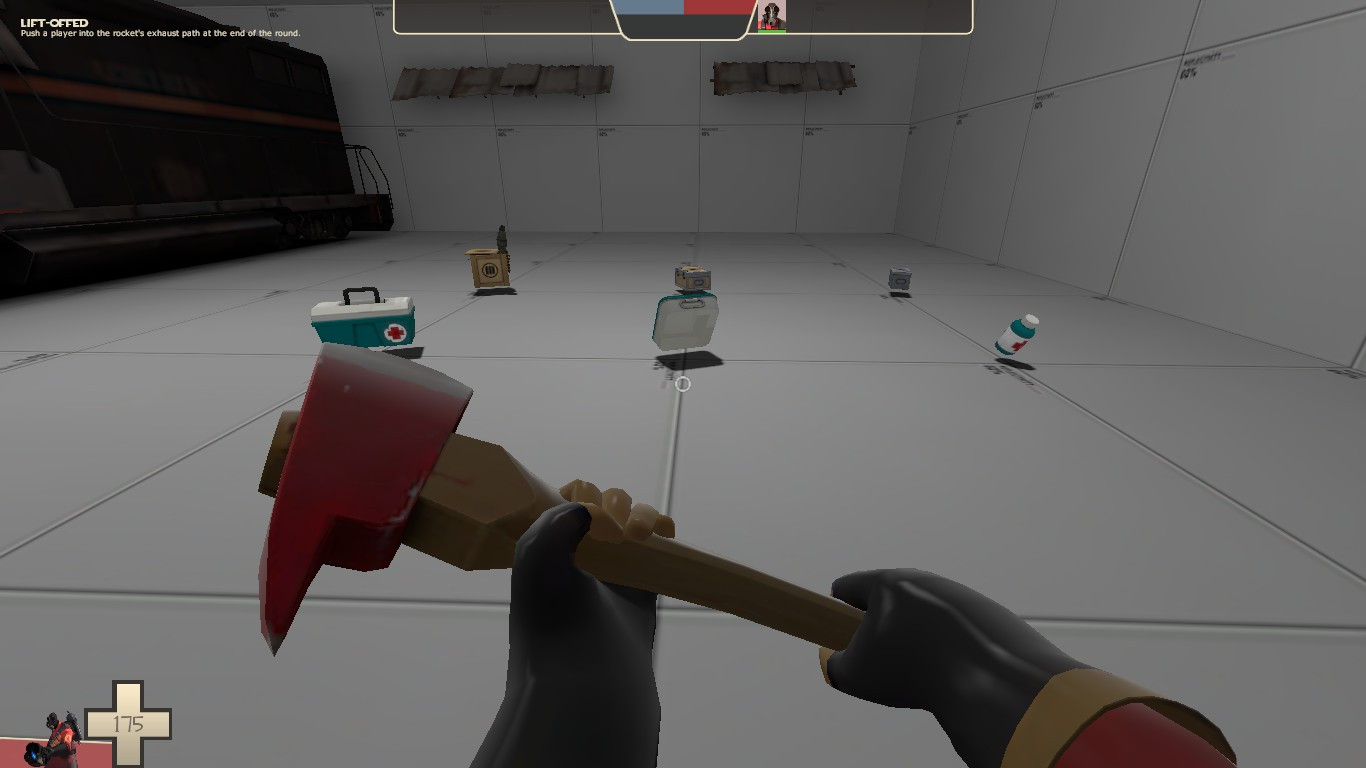The height and width of the screenshot is (768, 1366).
Task: Click the achievement description text below LIFT-OFFED
Action: 160,33
